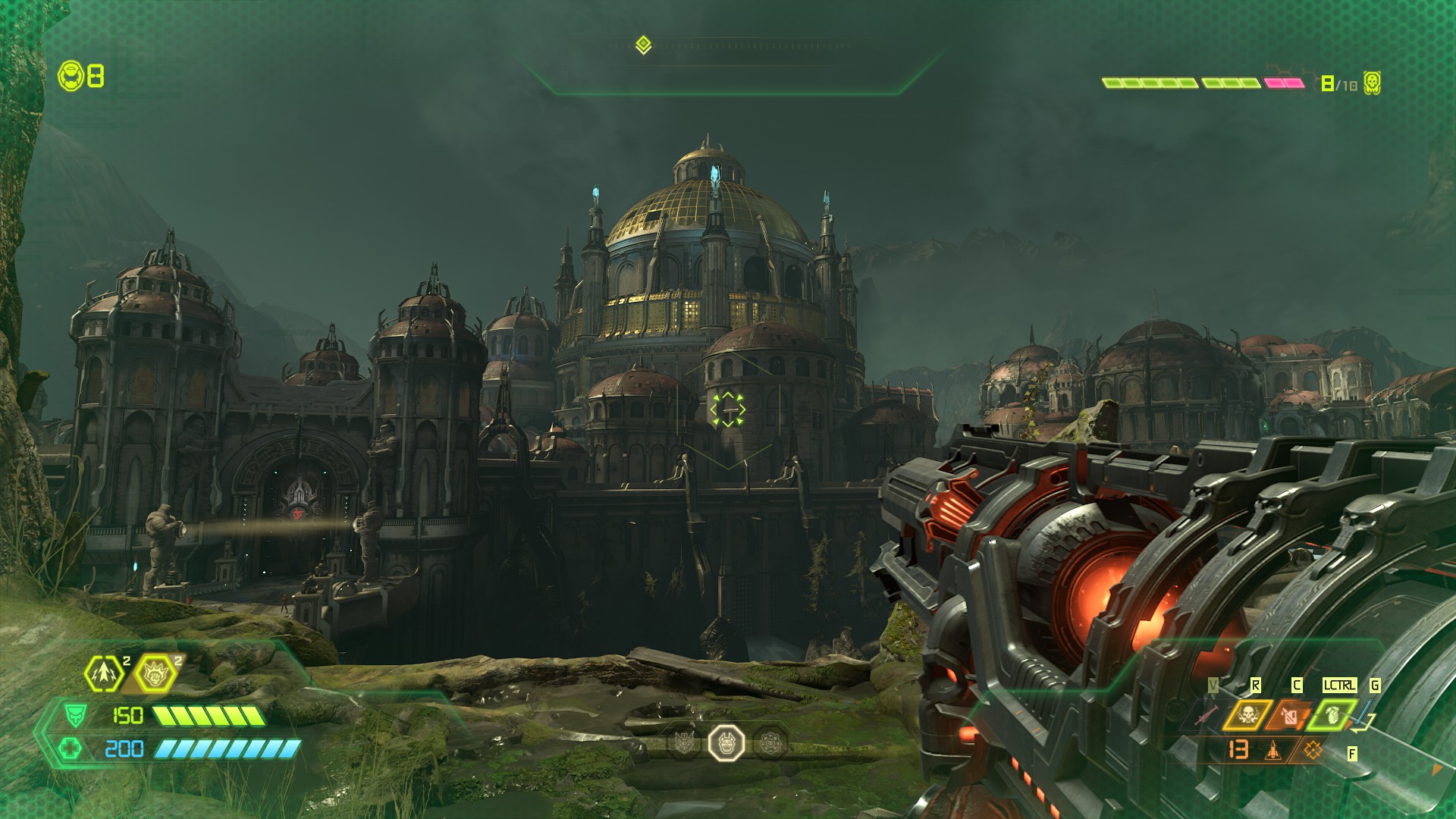Viewport: 1456px width, 819px height.
Task: Select the crucible sword icon
Action: click(x=1207, y=714)
